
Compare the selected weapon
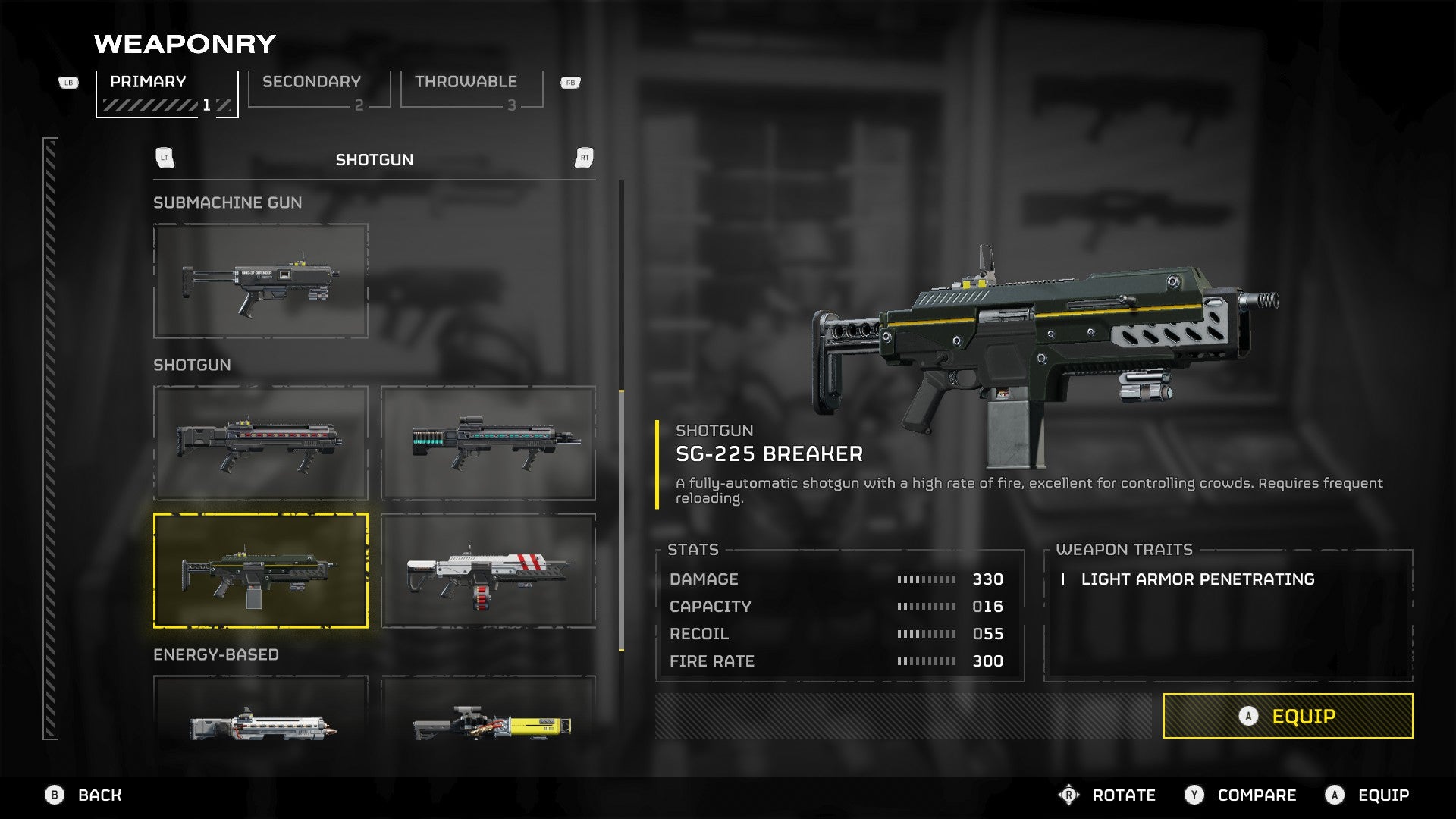pyautogui.click(x=1241, y=795)
